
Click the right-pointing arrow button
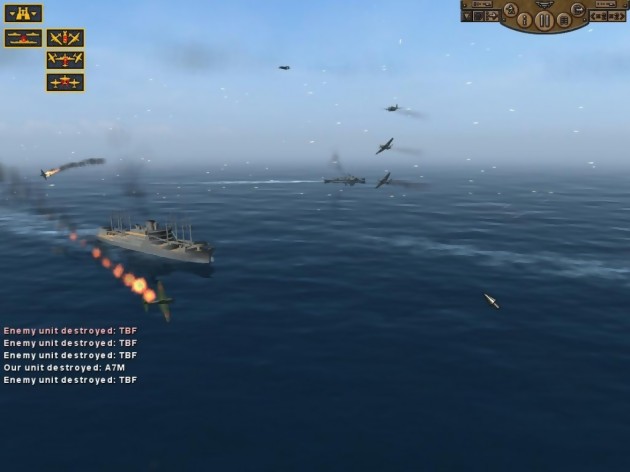pyautogui.click(x=617, y=16)
